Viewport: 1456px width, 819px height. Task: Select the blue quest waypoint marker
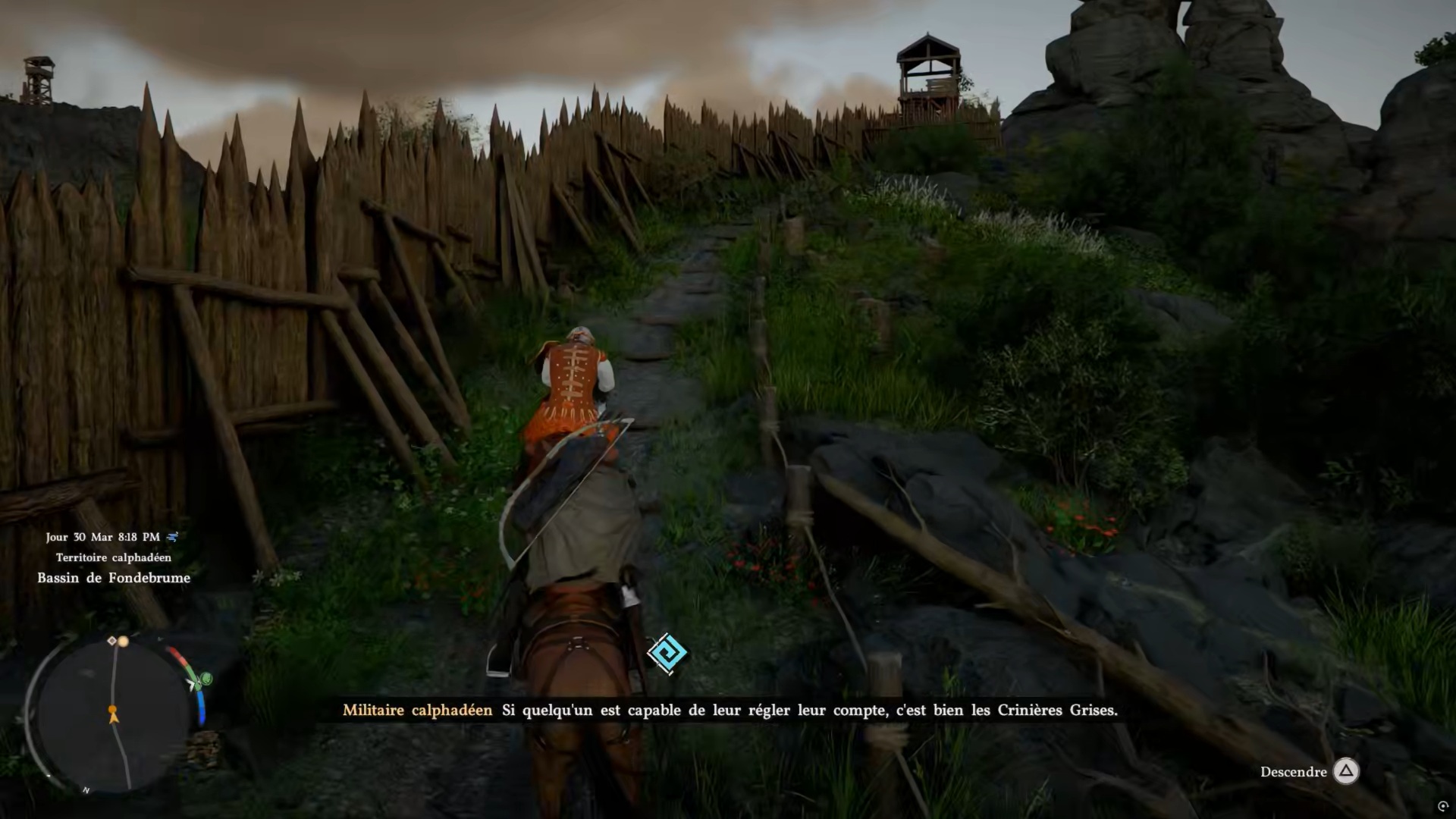click(x=667, y=653)
